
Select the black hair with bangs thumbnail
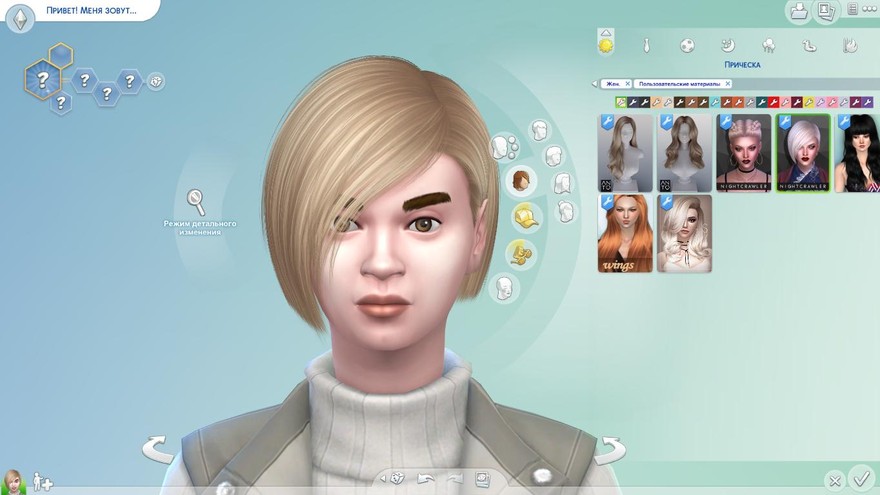[x=858, y=153]
